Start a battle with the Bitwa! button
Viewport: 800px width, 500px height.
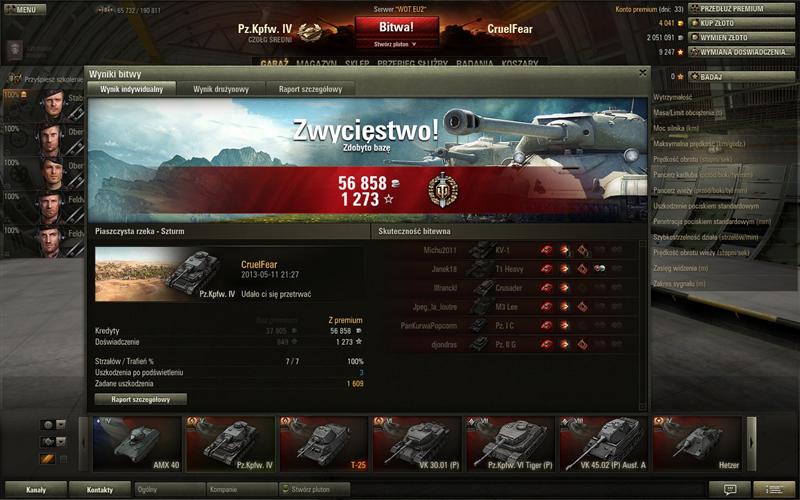tap(395, 27)
